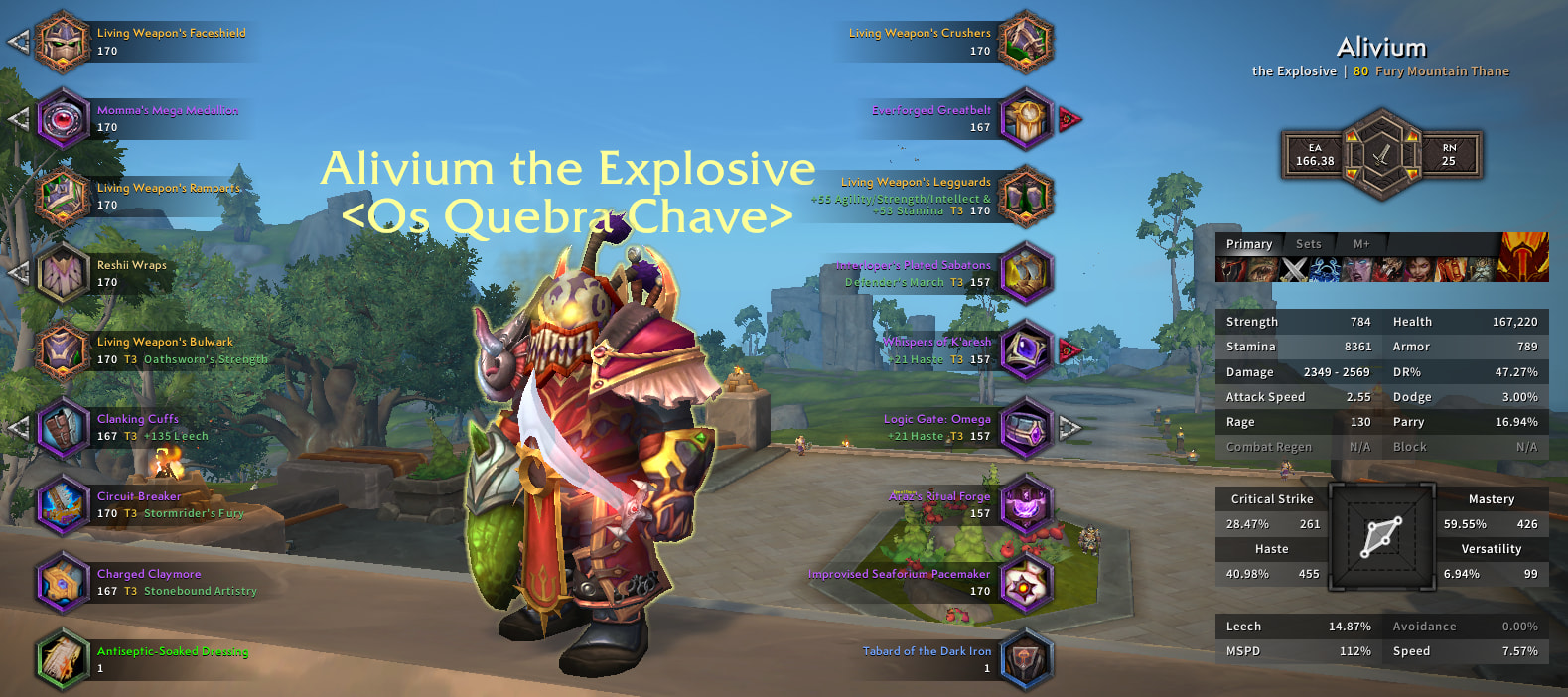
Task: Click the Living Weapon's Ramparts shoulder slot
Action: (63, 197)
